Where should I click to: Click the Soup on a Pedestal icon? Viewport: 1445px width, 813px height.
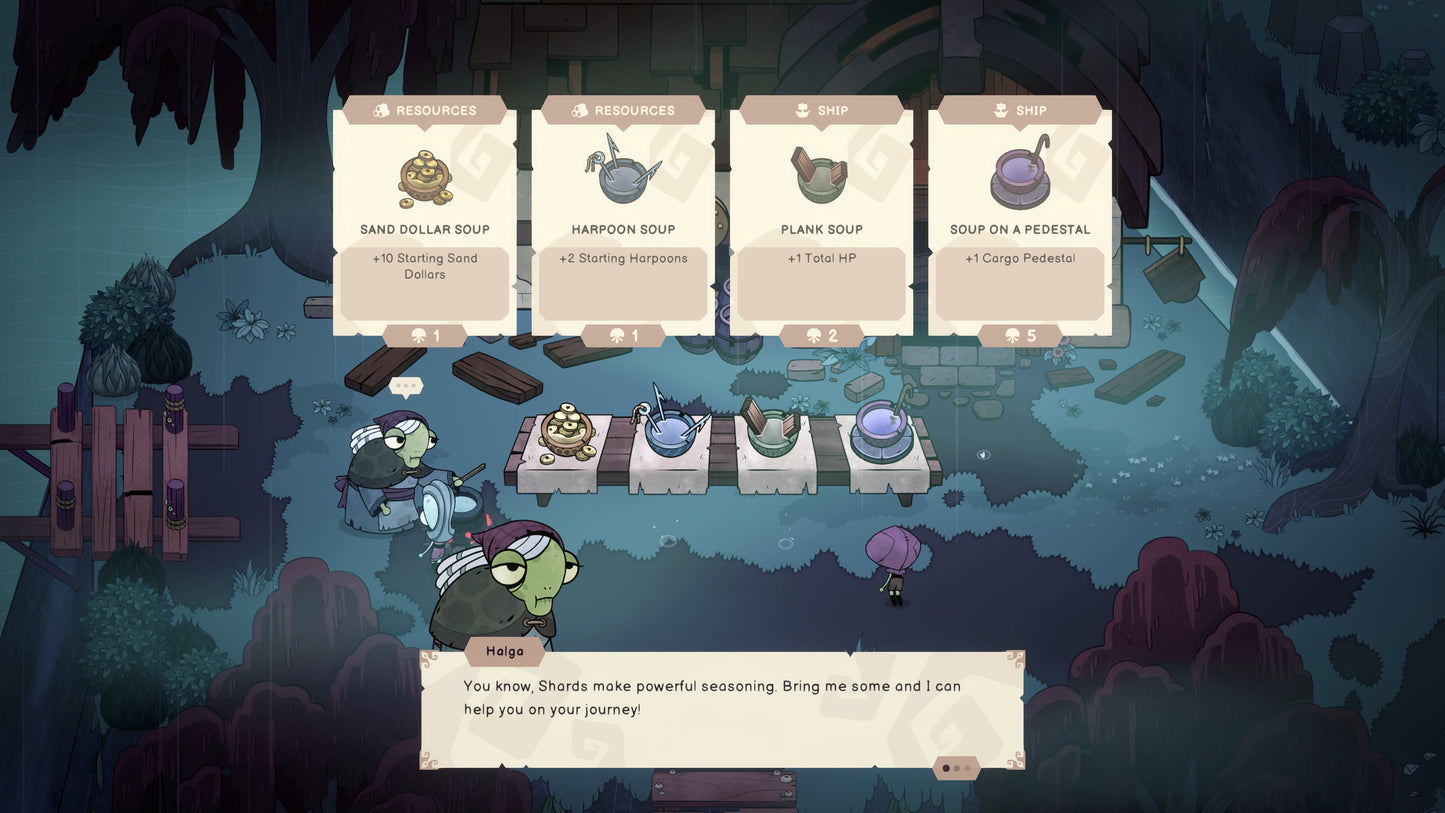1019,176
